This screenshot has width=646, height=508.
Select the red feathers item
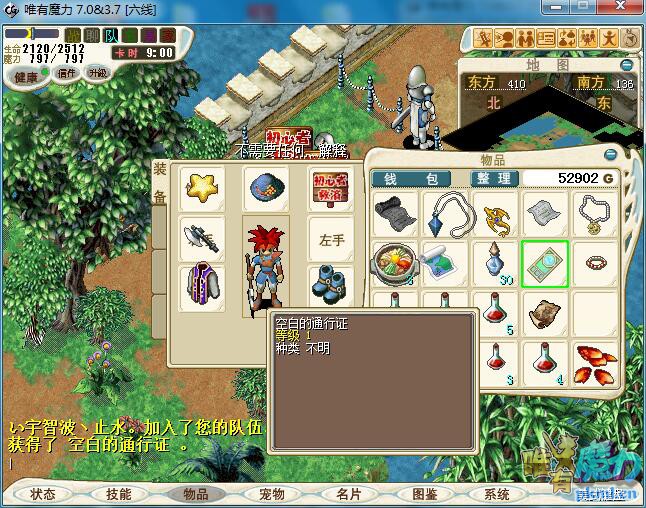click(x=594, y=364)
